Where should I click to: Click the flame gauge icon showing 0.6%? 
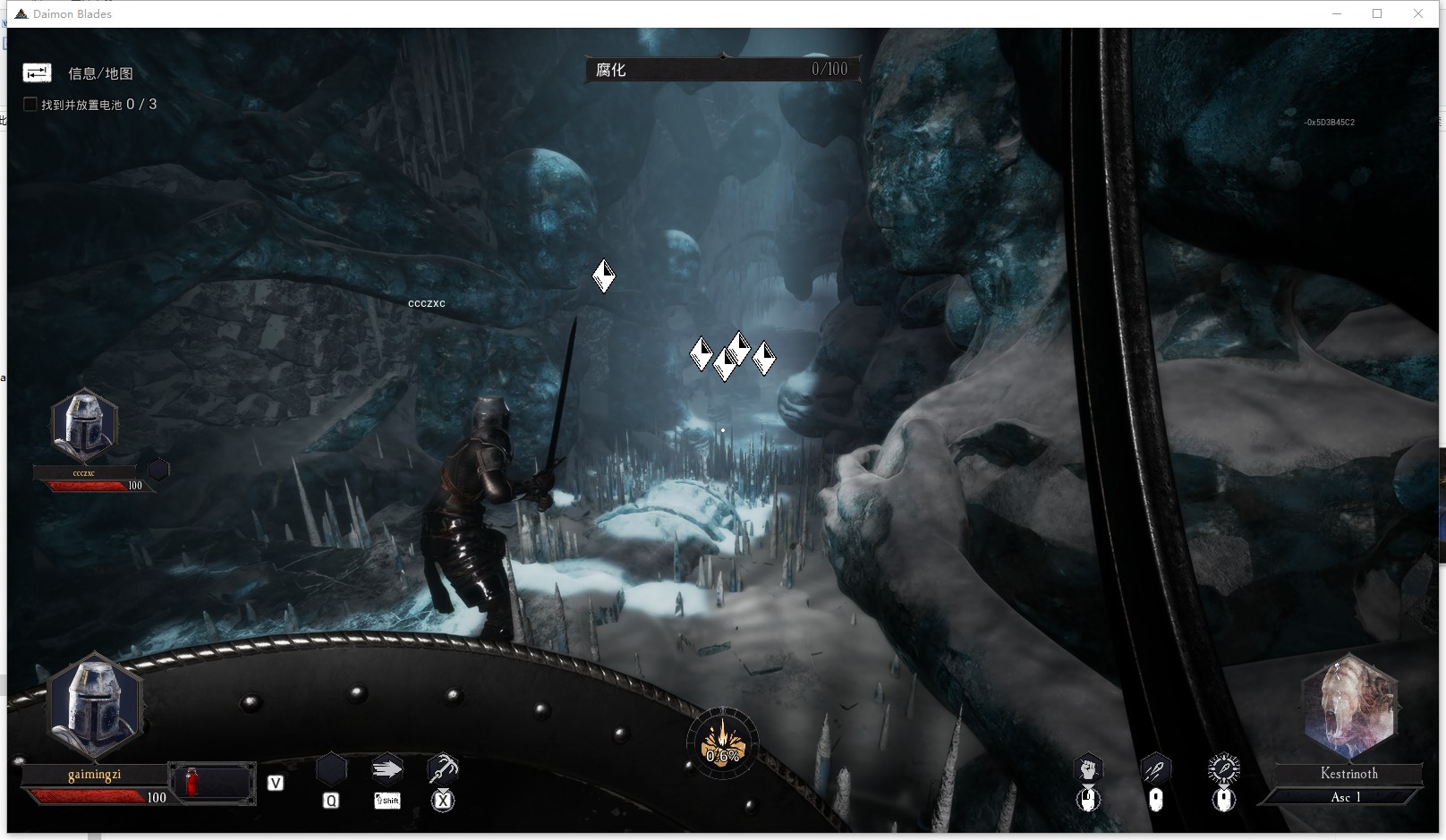tap(722, 743)
